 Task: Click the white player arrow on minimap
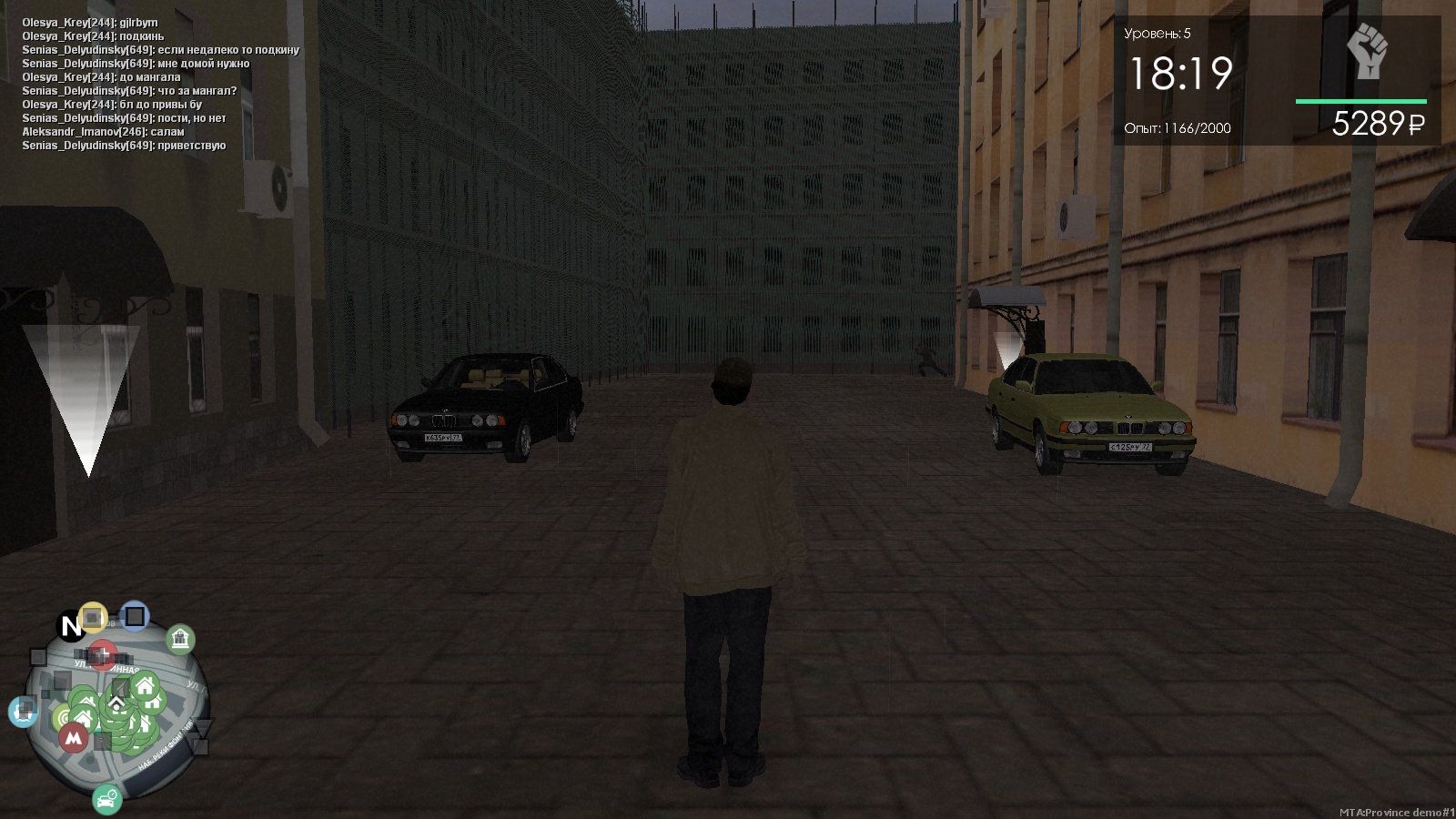pyautogui.click(x=117, y=703)
